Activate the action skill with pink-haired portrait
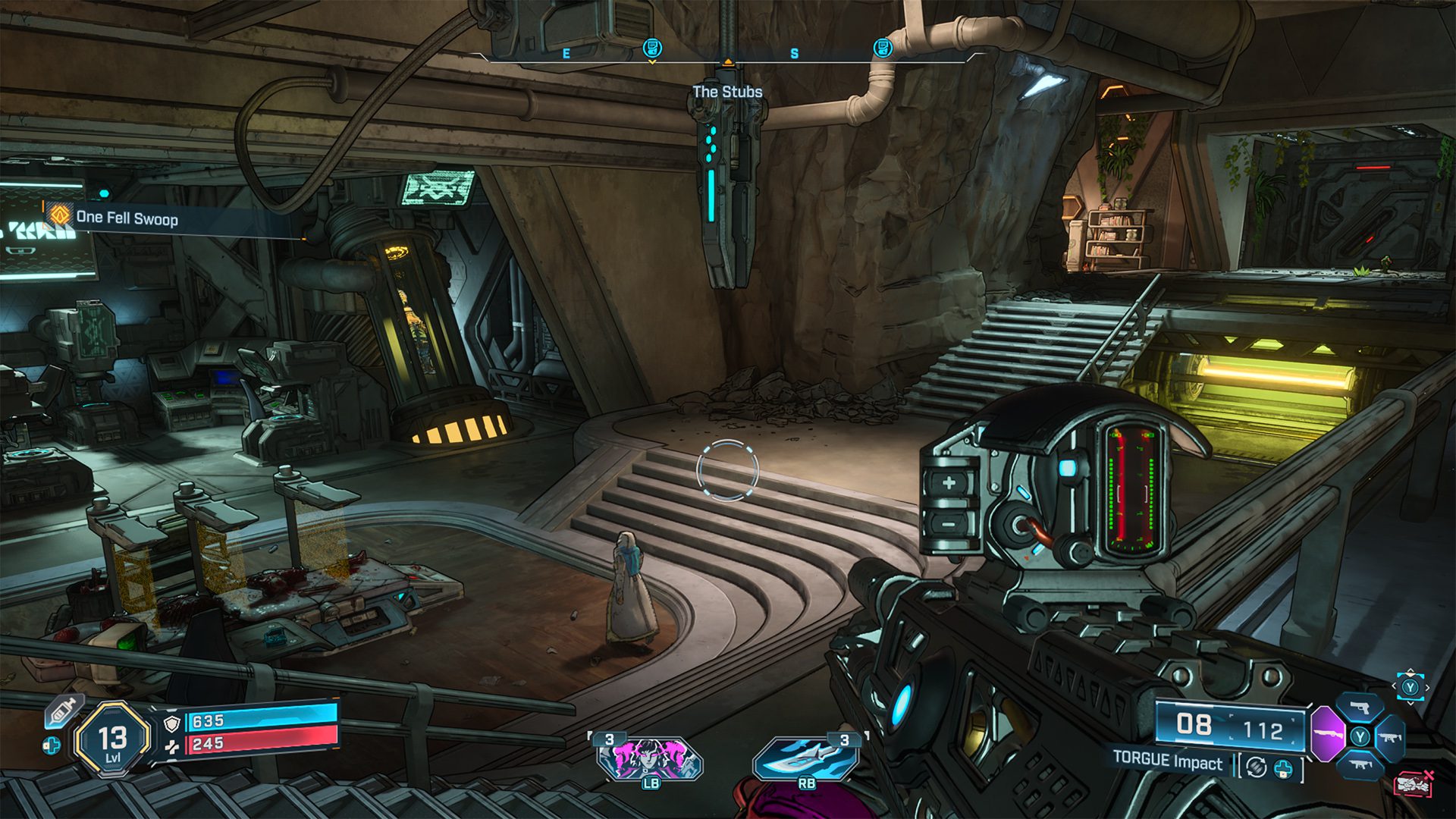The image size is (1456, 819). (x=649, y=758)
